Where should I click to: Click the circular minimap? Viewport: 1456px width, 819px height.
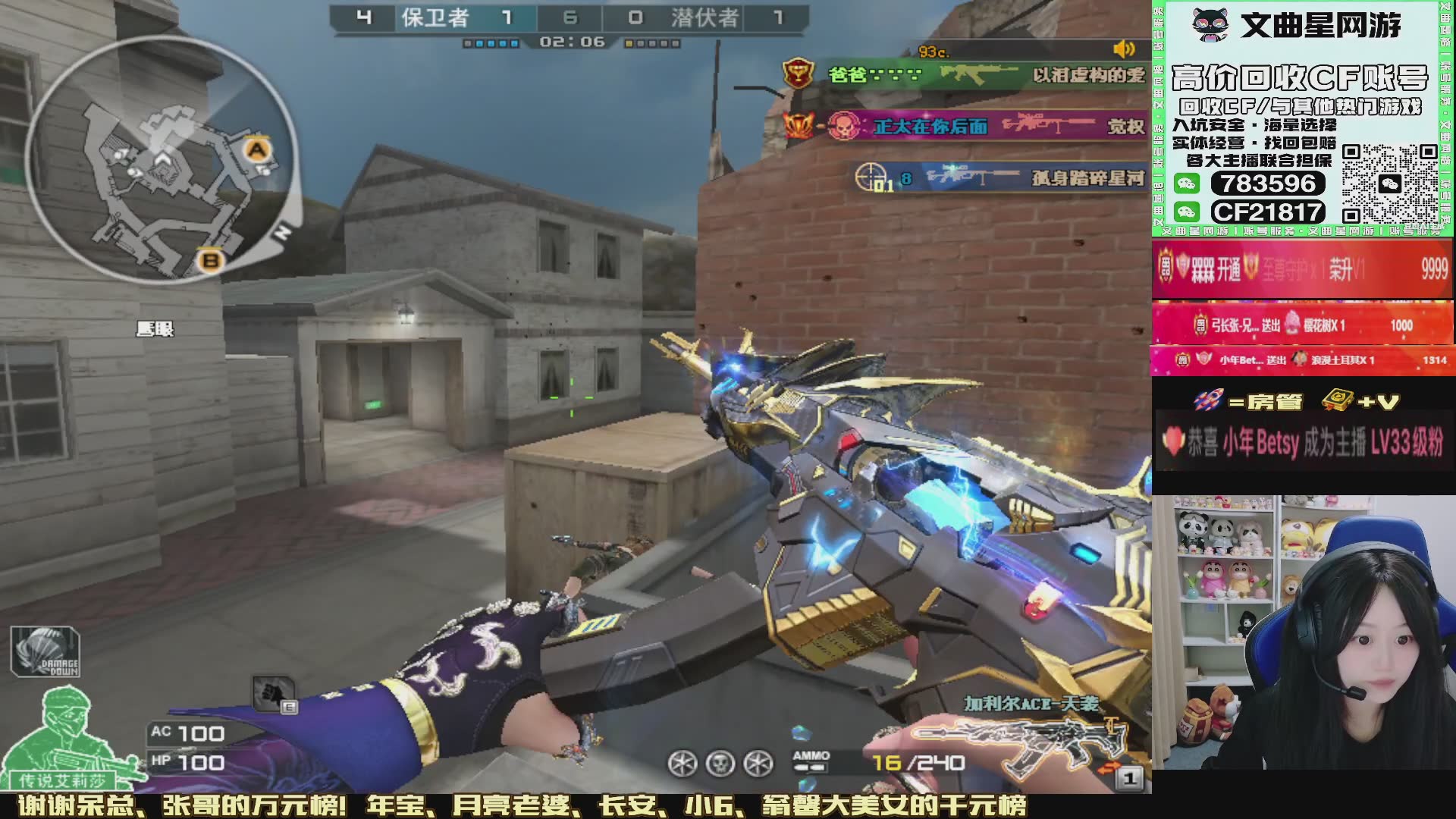[162, 161]
